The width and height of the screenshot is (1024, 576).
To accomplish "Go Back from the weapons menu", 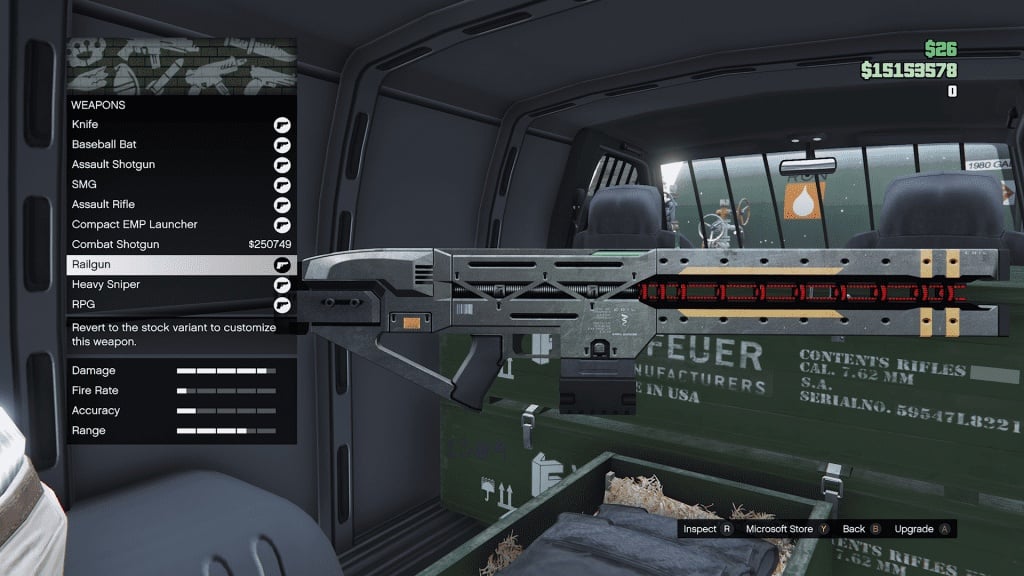I will (x=861, y=529).
